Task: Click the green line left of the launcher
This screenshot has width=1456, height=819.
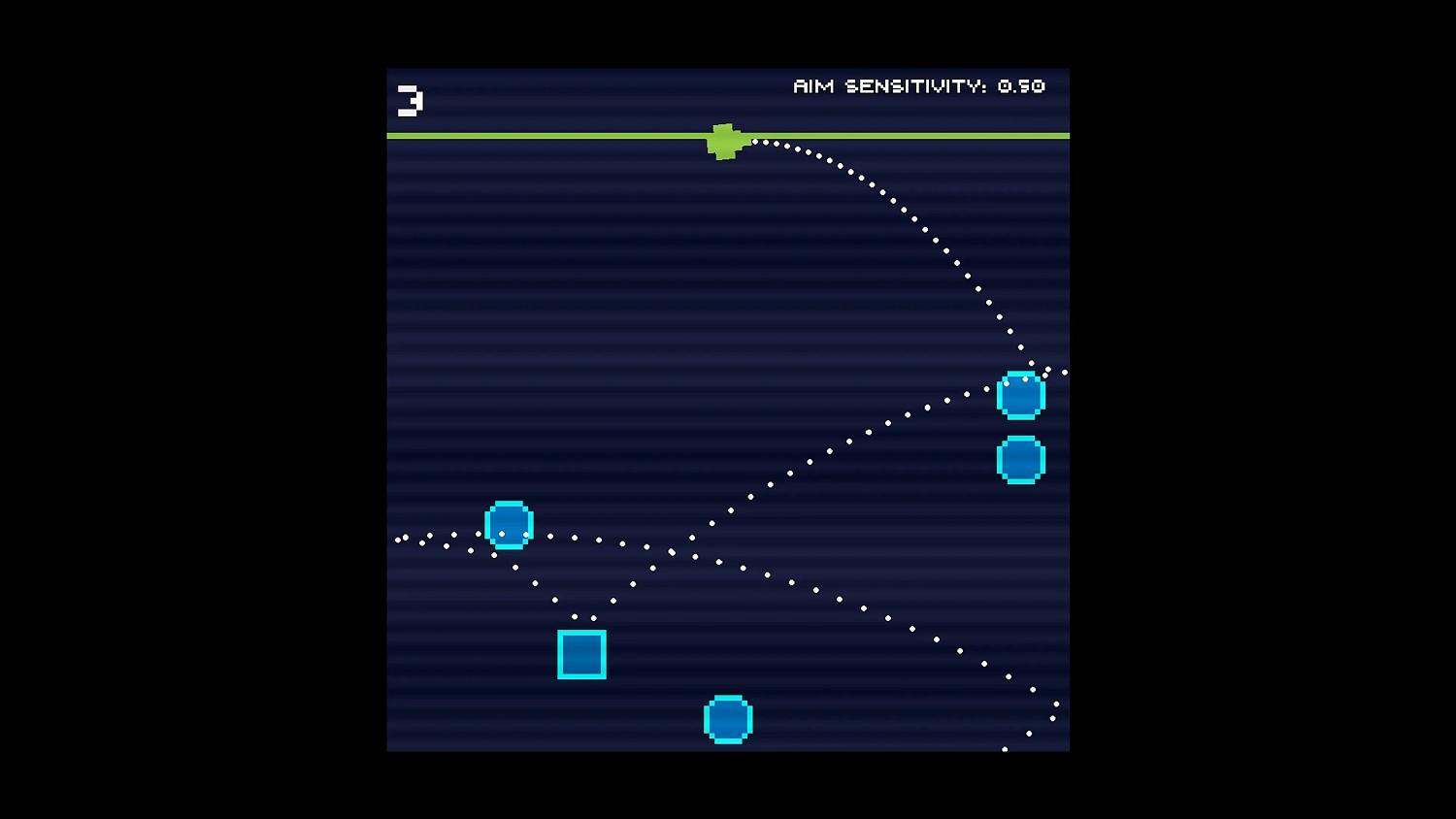Action: pos(544,134)
